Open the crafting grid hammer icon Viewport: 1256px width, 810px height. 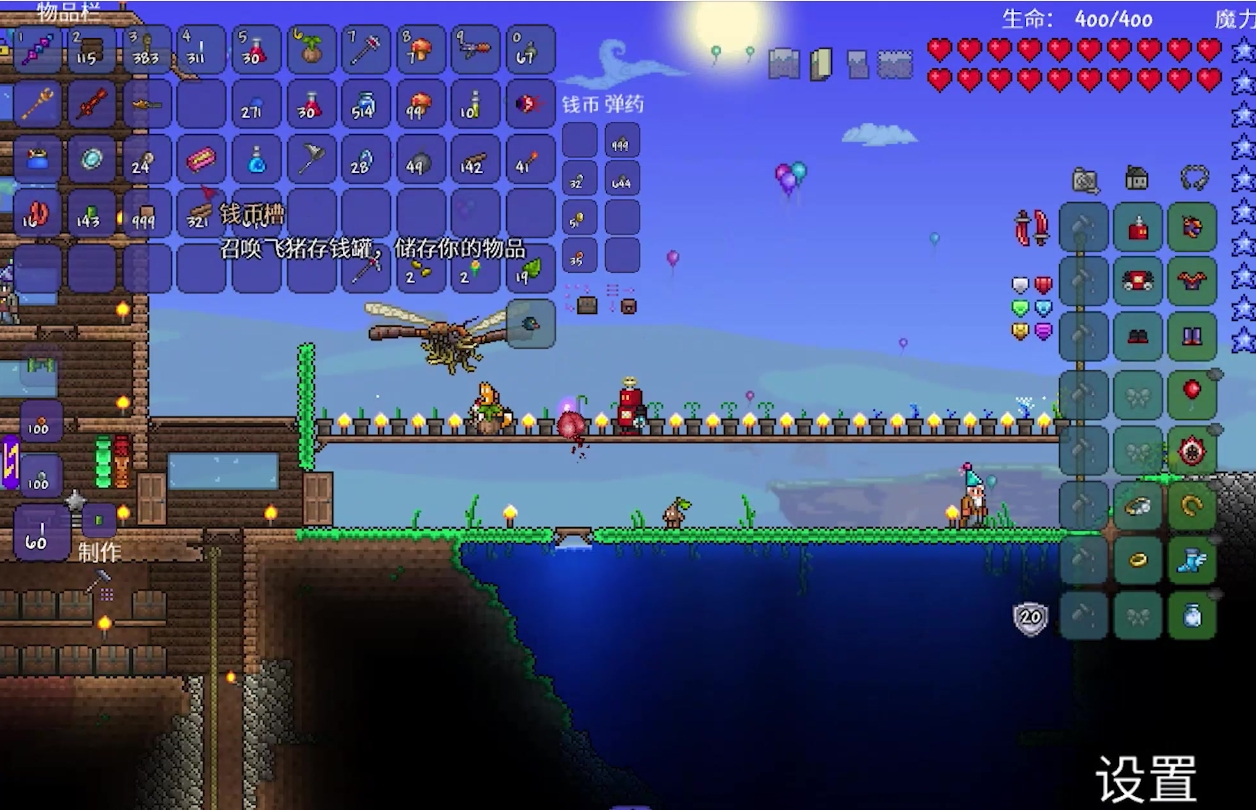tap(101, 583)
